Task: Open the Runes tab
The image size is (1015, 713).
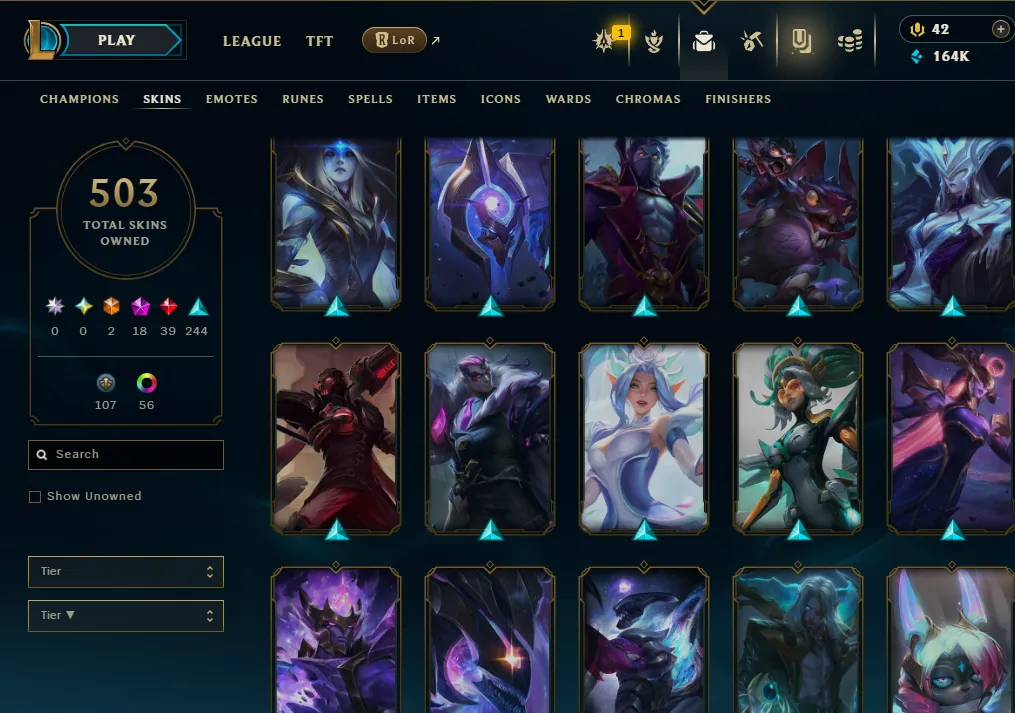Action: pos(303,99)
